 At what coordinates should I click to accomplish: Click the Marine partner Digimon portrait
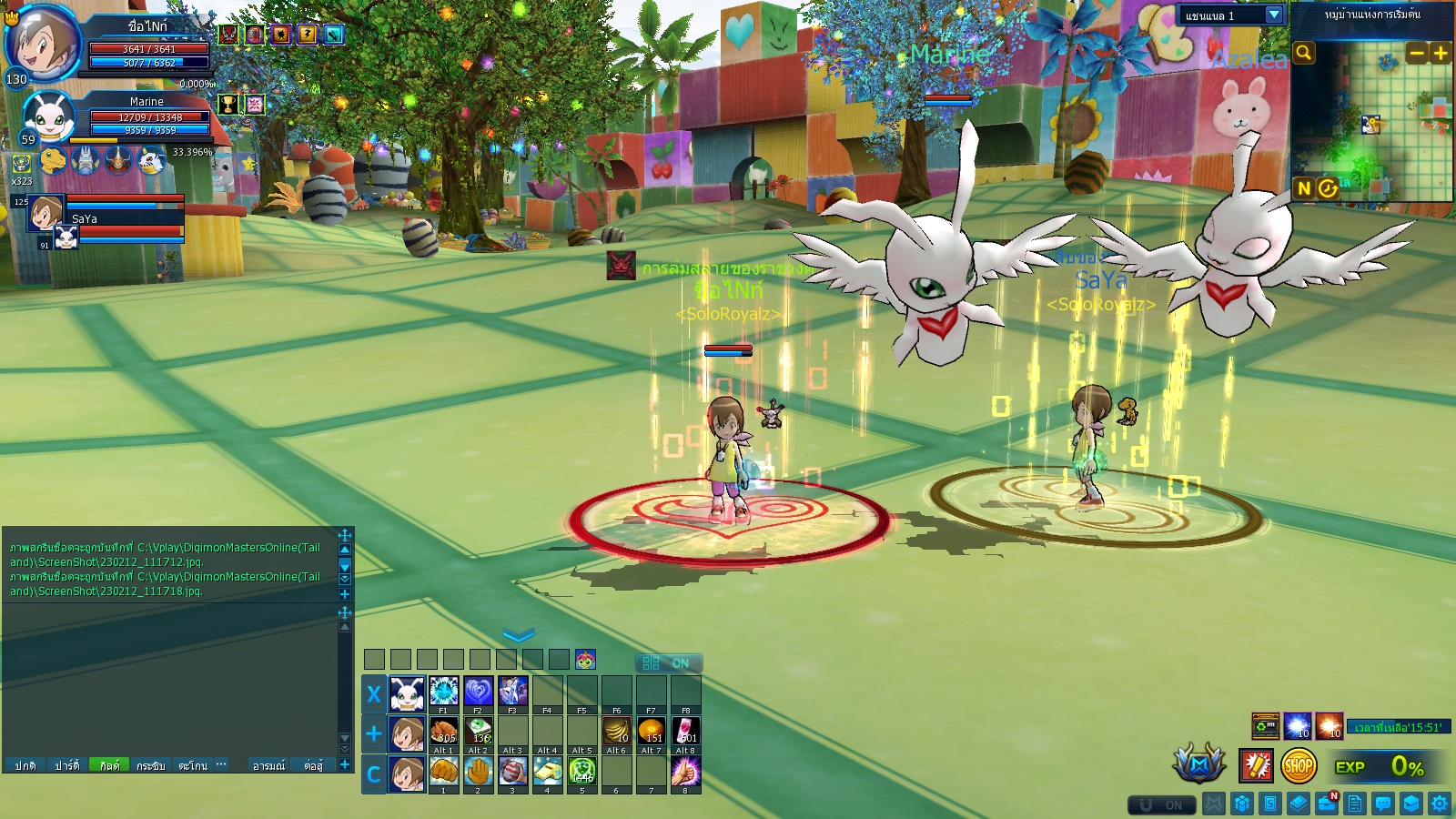click(x=47, y=116)
